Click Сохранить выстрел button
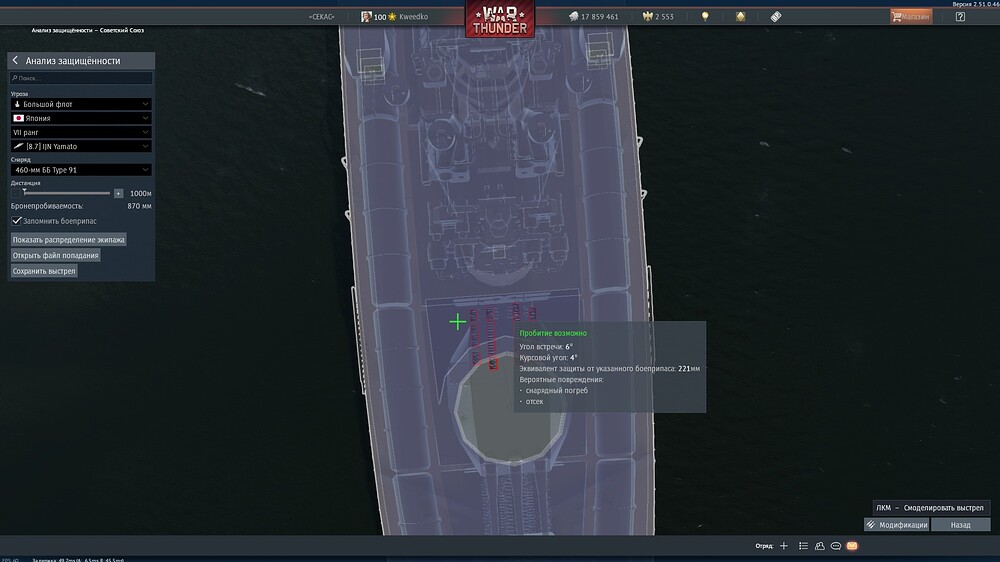The width and height of the screenshot is (1000, 562). pyautogui.click(x=44, y=271)
